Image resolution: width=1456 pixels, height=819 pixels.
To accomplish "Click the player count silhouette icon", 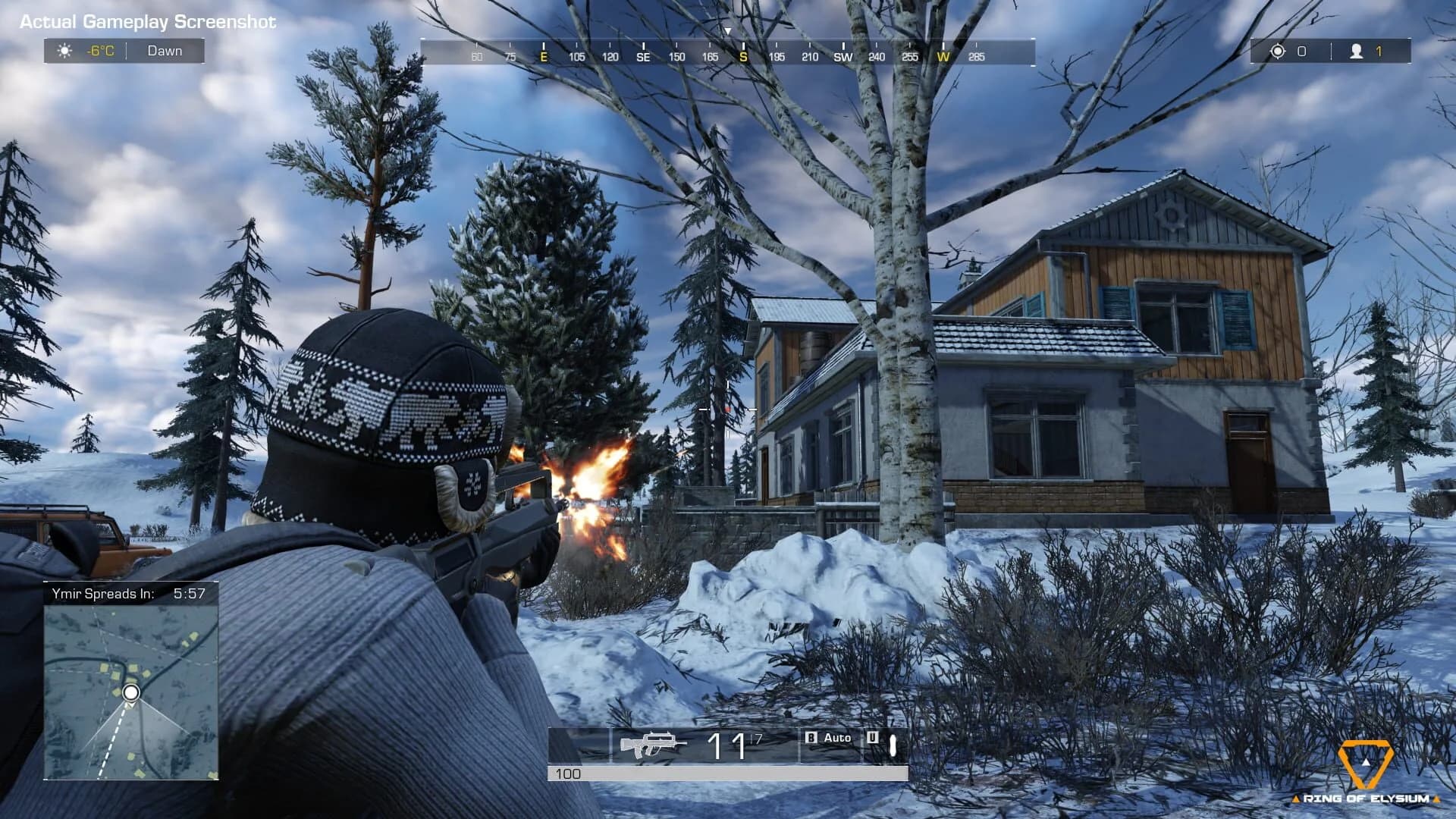I will 1356,51.
